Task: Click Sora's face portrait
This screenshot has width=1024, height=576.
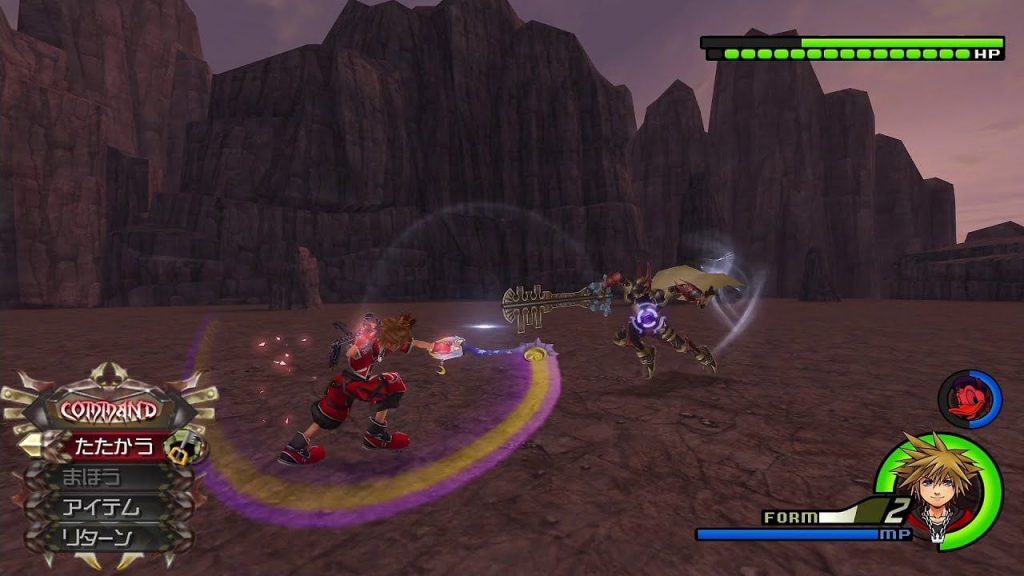Action: tap(937, 488)
